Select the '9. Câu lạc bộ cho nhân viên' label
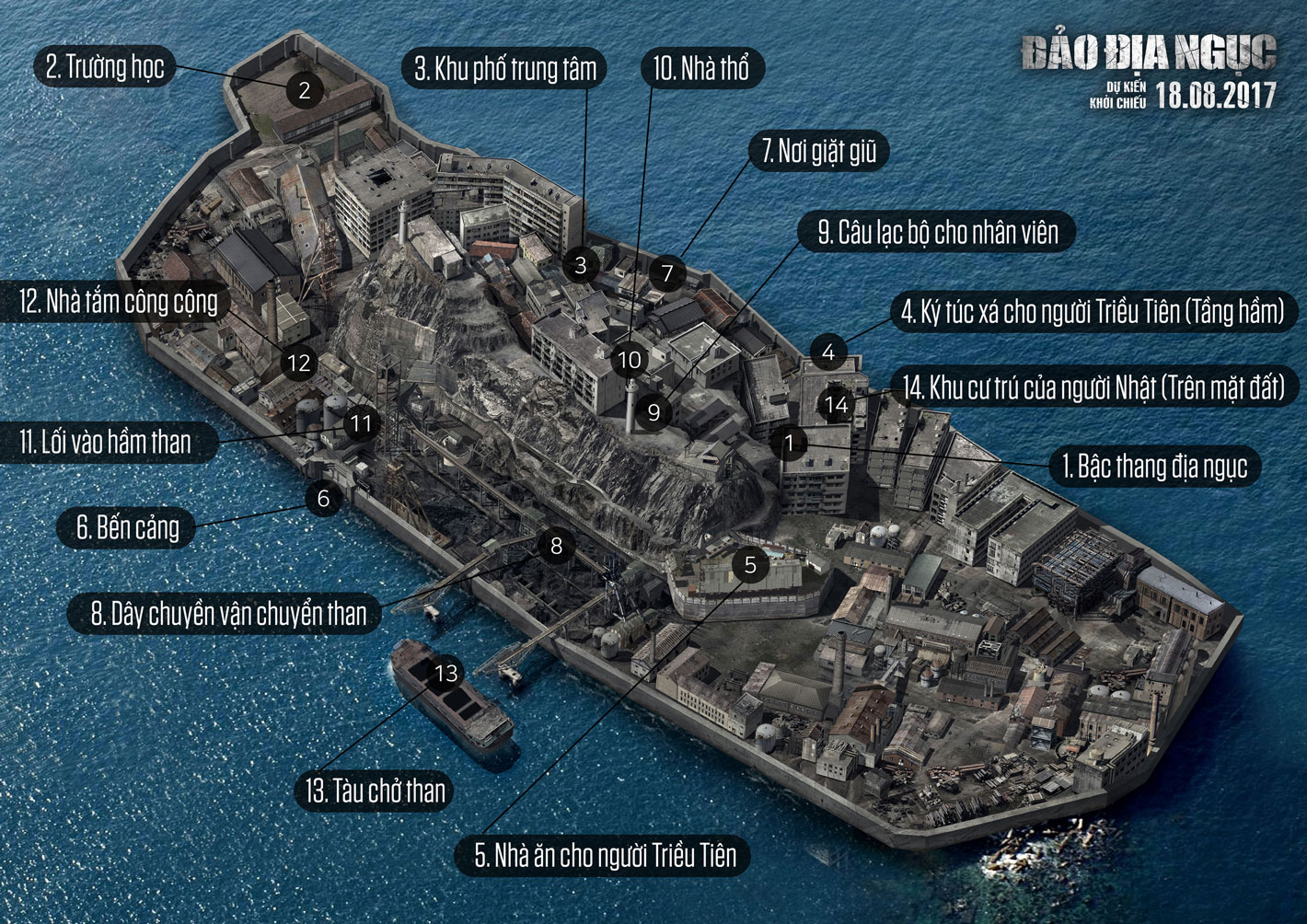This screenshot has width=1307, height=924. pos(939,233)
